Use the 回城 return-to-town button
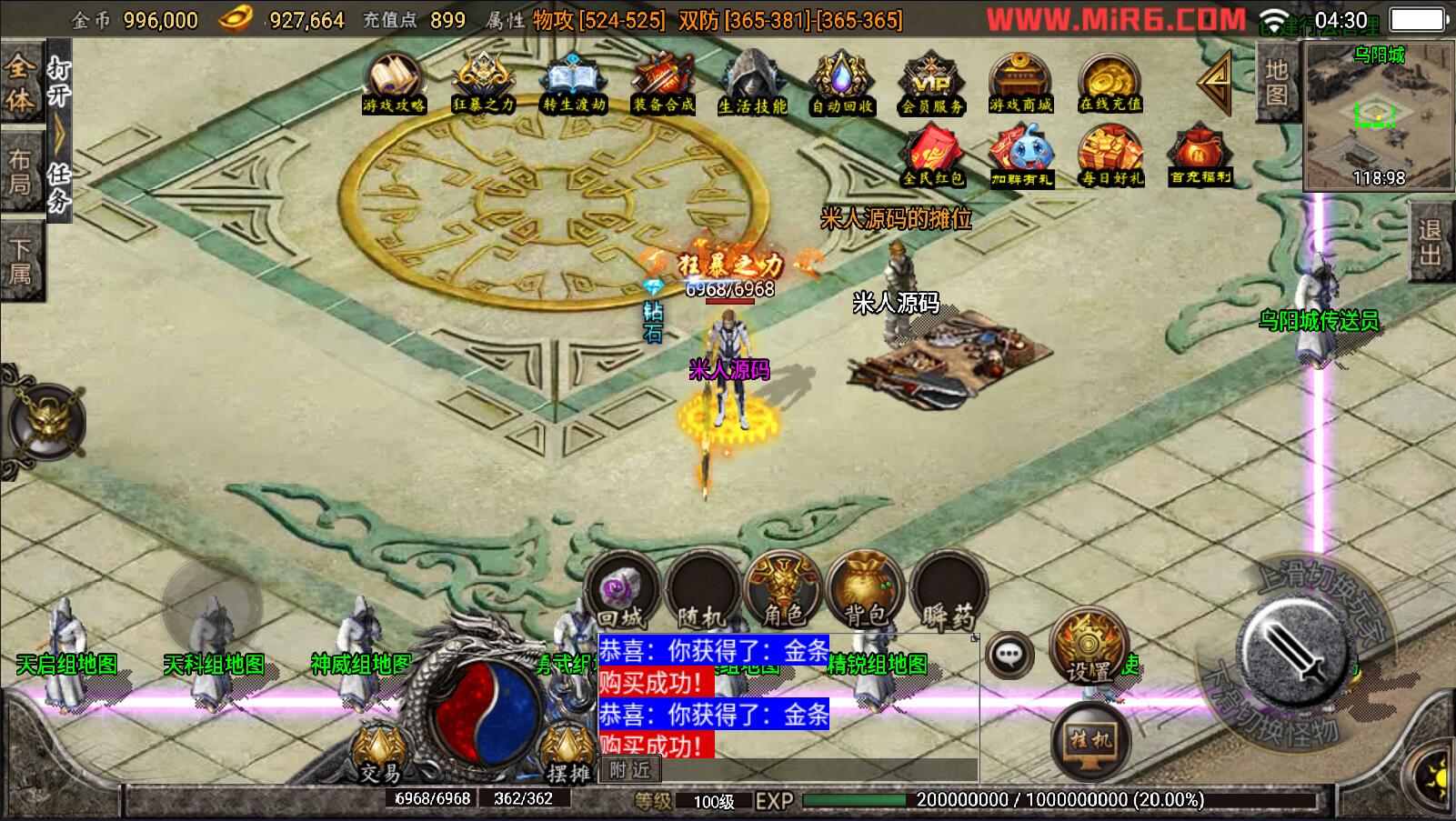This screenshot has height=821, width=1456. [621, 593]
